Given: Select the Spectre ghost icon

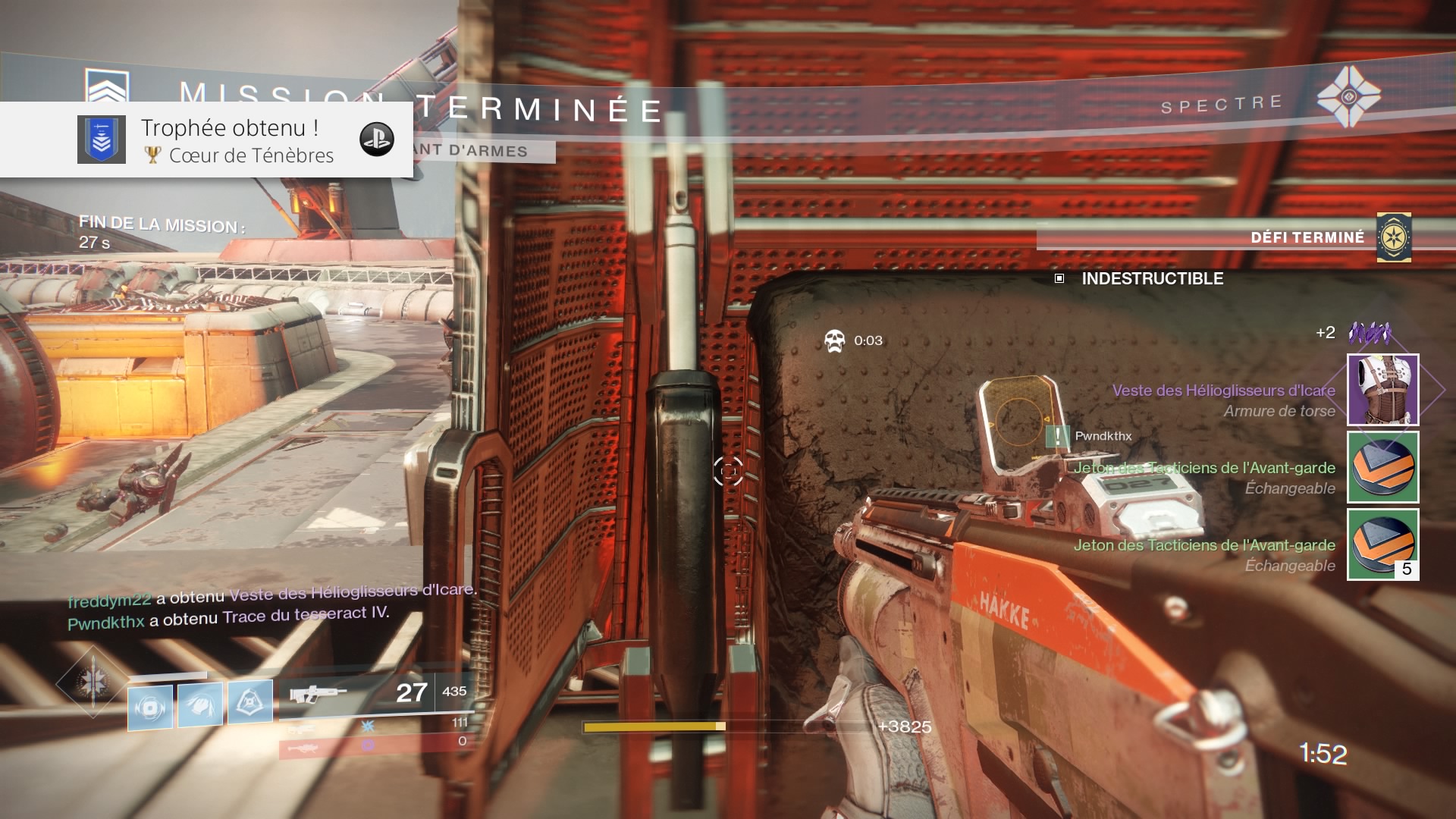Looking at the screenshot, I should coord(1348,97).
